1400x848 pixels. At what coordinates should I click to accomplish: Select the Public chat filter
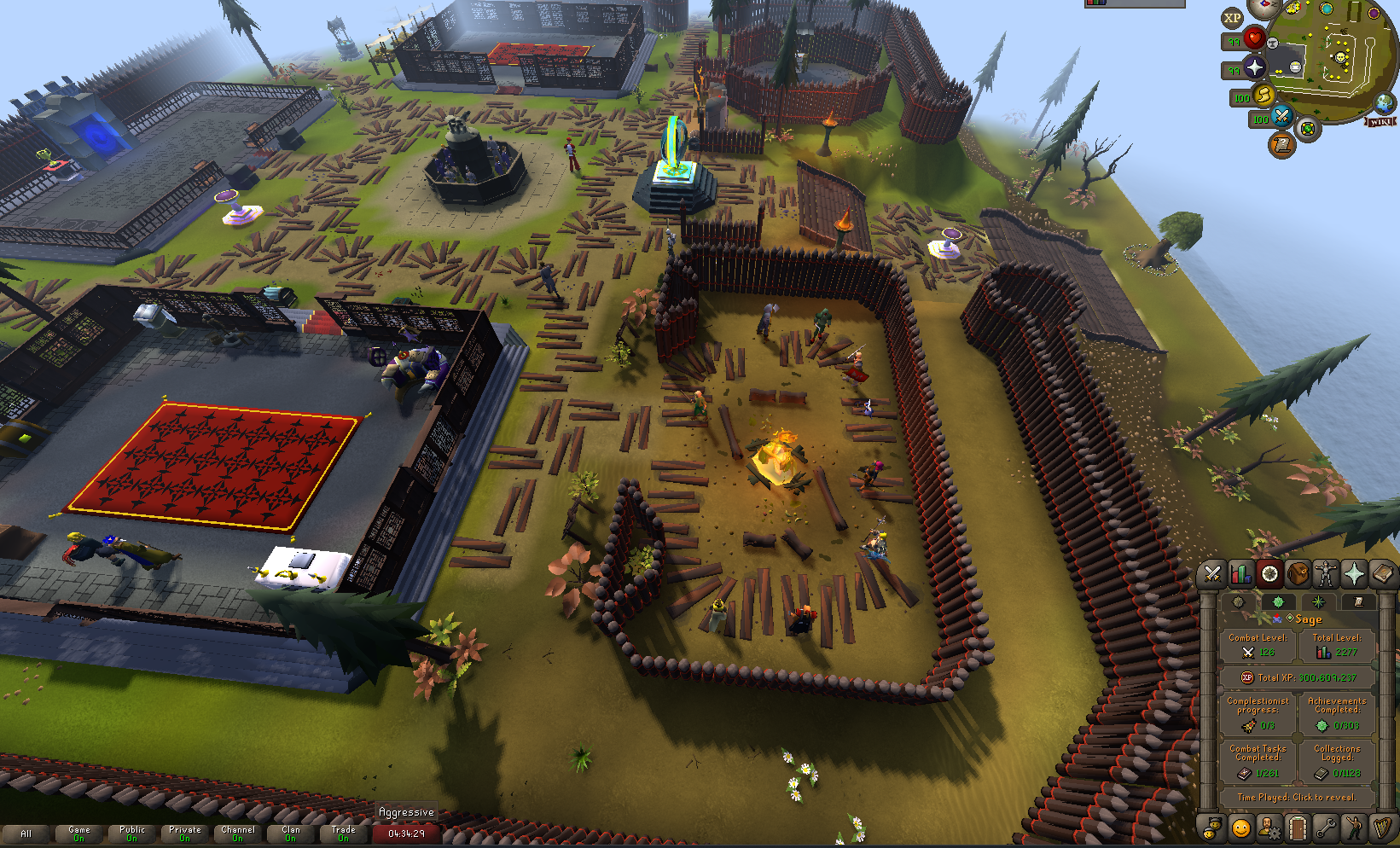(132, 833)
